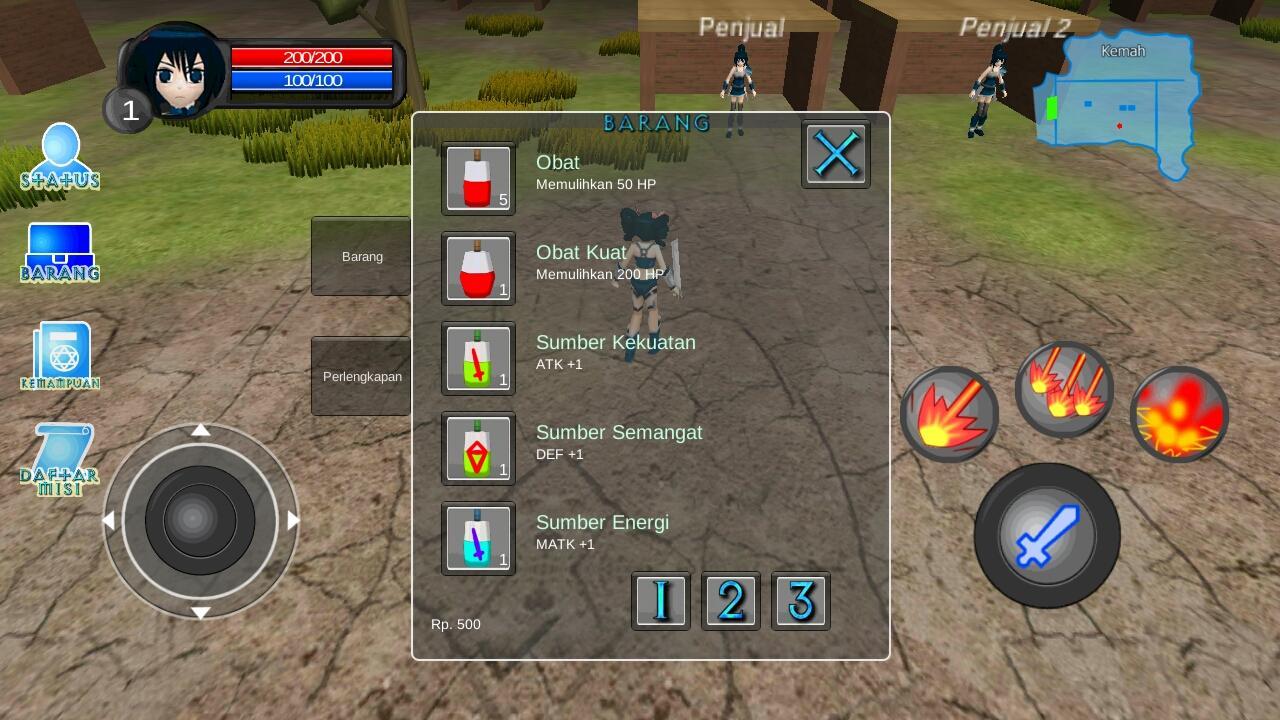This screenshot has width=1280, height=720.
Task: Select the Obat potion slot
Action: click(478, 178)
